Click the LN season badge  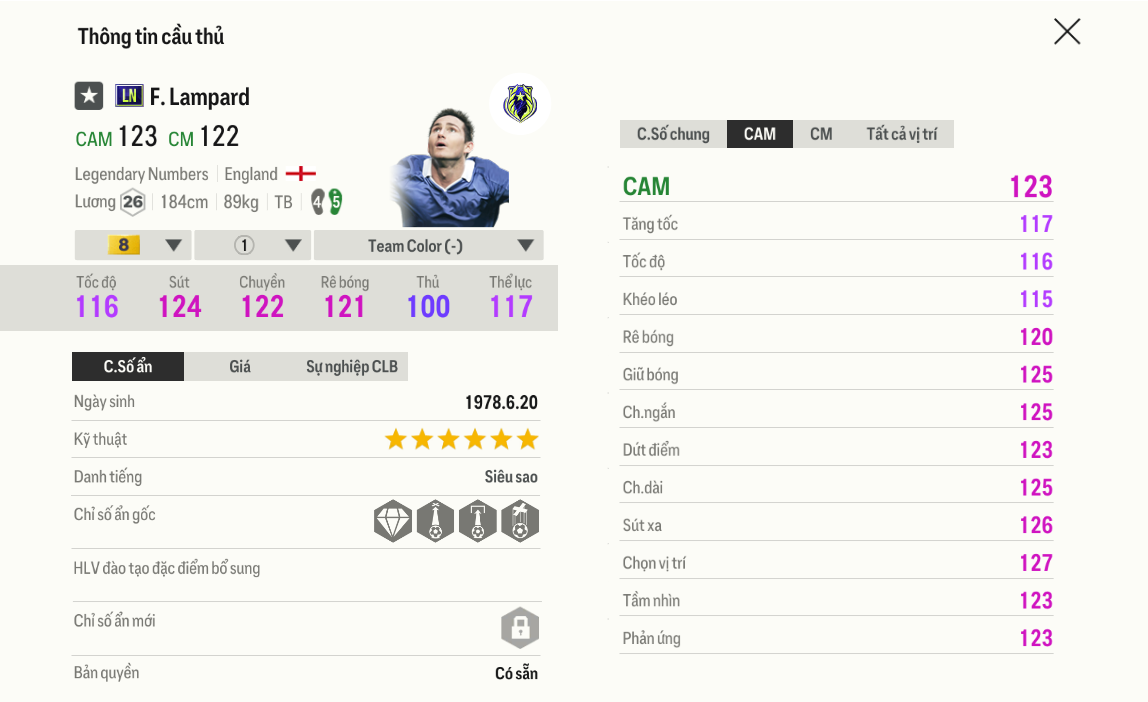coord(129,96)
